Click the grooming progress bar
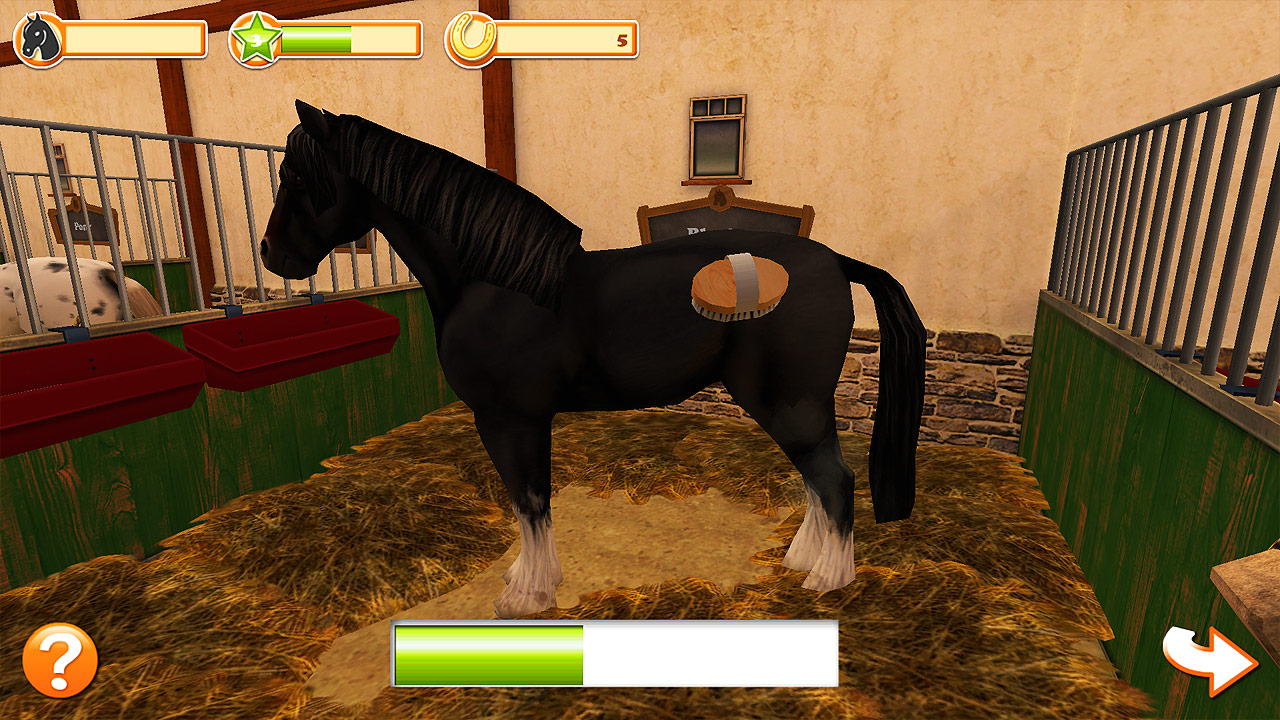This screenshot has height=720, width=1280. (615, 655)
